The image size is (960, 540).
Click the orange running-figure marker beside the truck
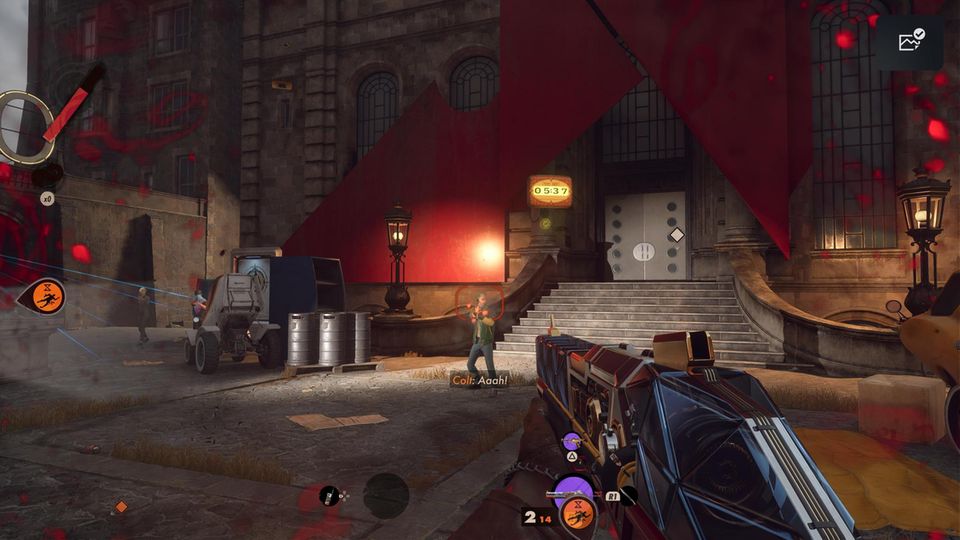(x=46, y=295)
